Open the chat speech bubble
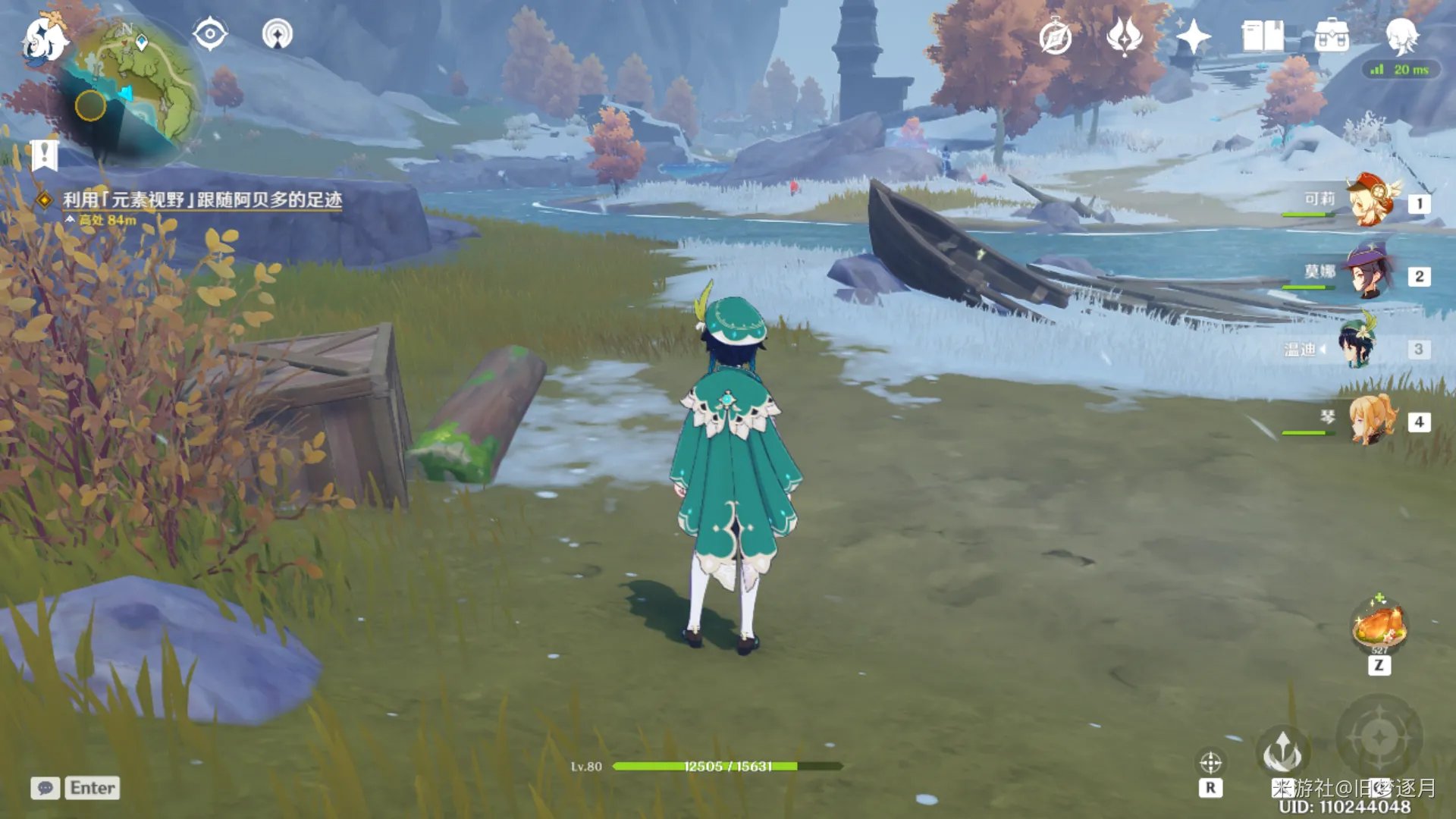The image size is (1456, 819). (x=45, y=788)
